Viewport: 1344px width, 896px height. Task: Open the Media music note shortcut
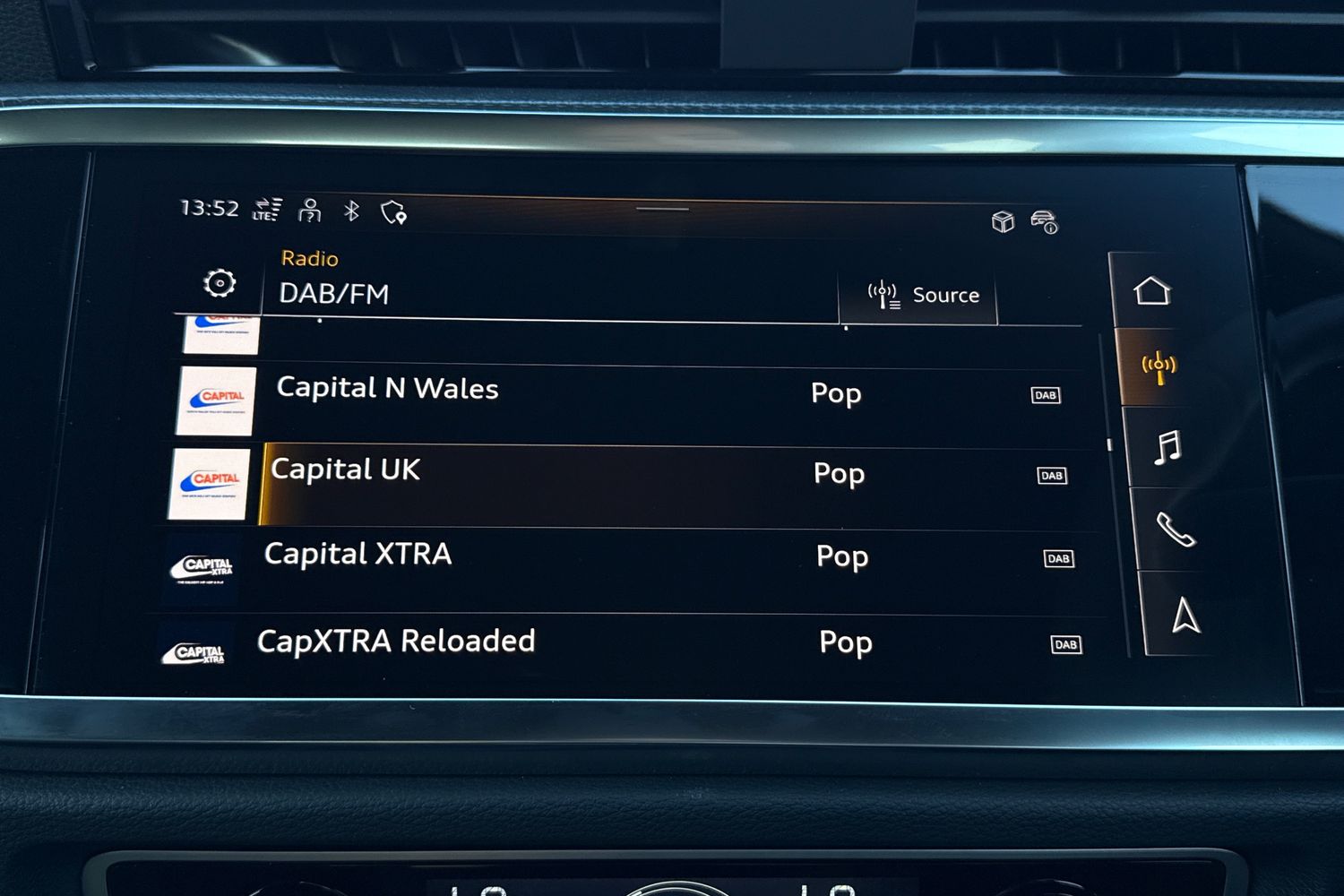[1167, 448]
